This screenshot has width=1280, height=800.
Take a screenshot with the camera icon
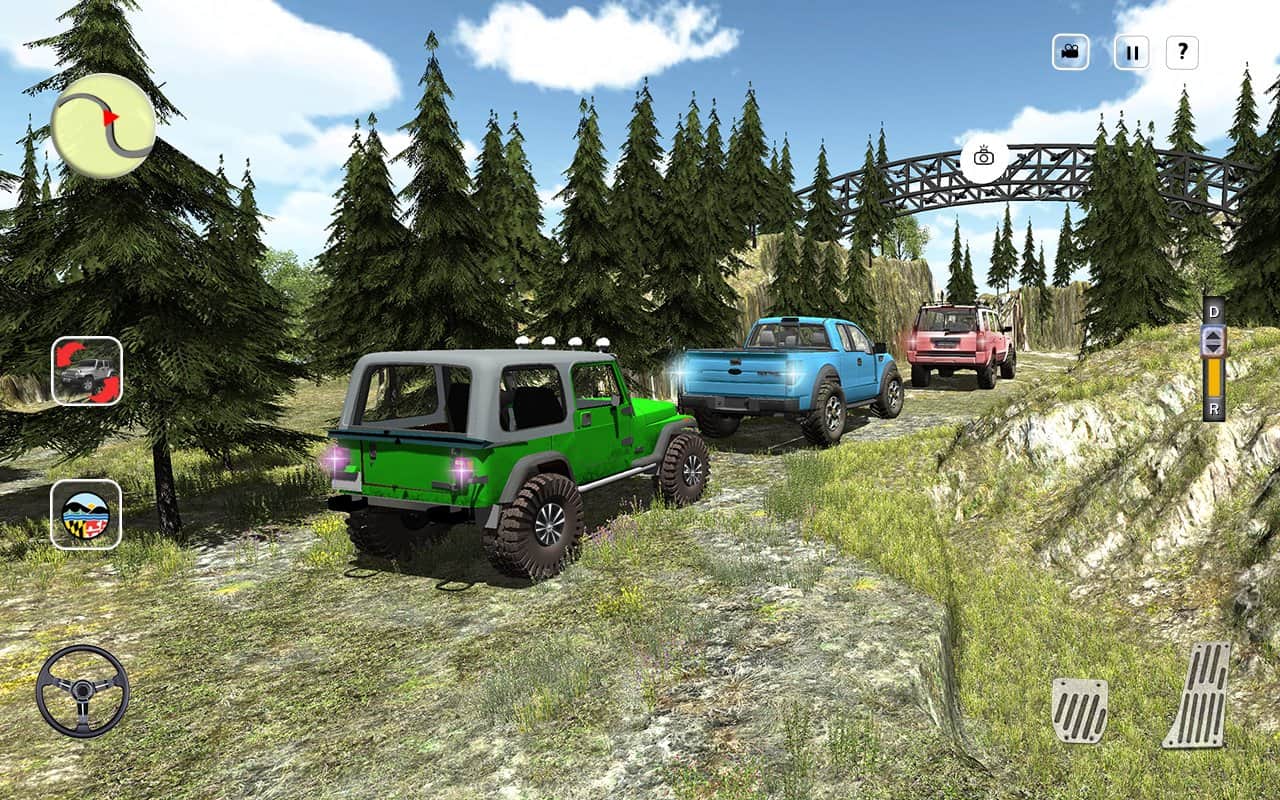click(x=984, y=157)
